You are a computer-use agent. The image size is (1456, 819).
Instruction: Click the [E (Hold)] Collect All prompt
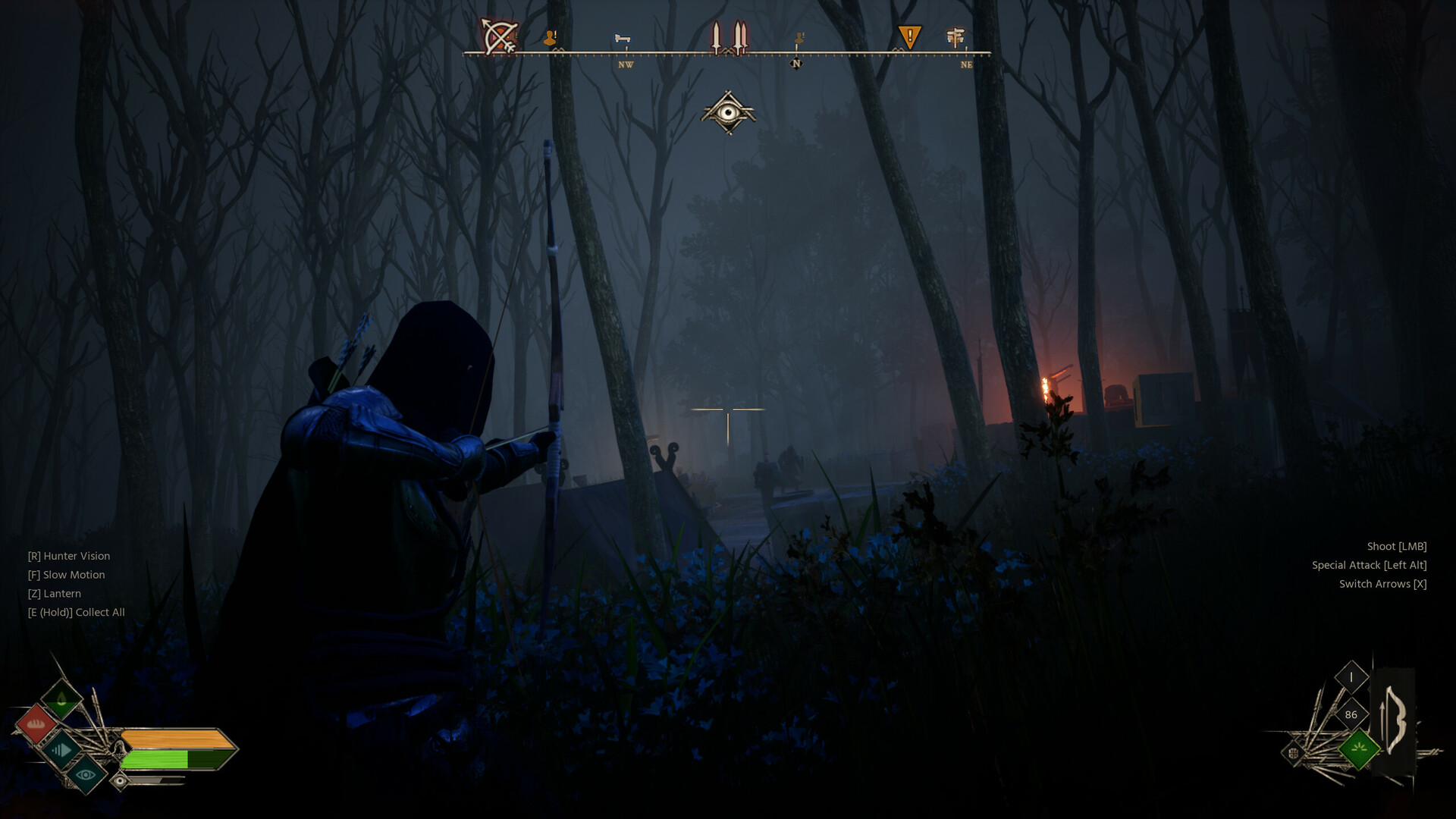click(75, 612)
